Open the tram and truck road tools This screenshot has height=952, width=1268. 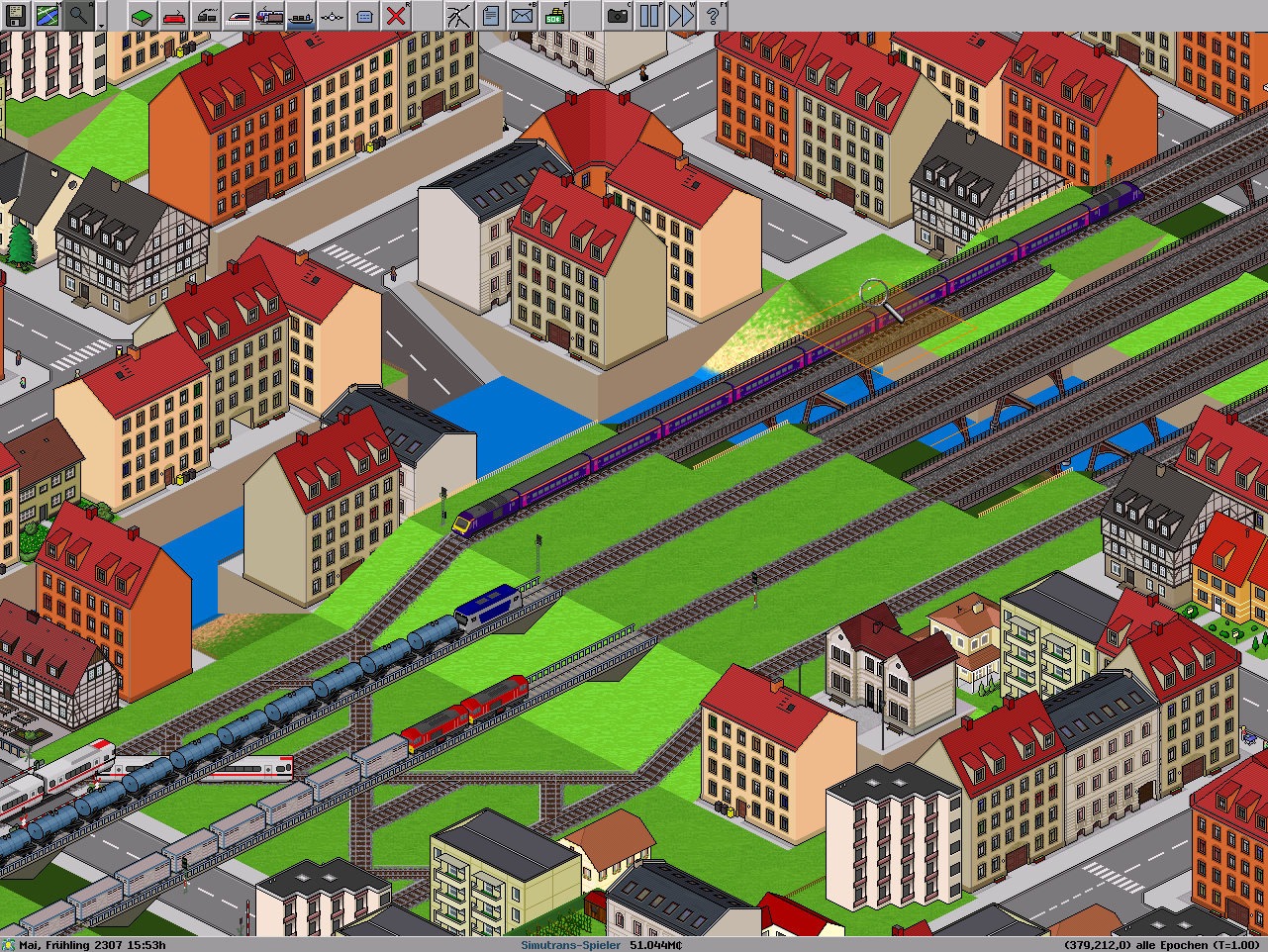point(268,15)
